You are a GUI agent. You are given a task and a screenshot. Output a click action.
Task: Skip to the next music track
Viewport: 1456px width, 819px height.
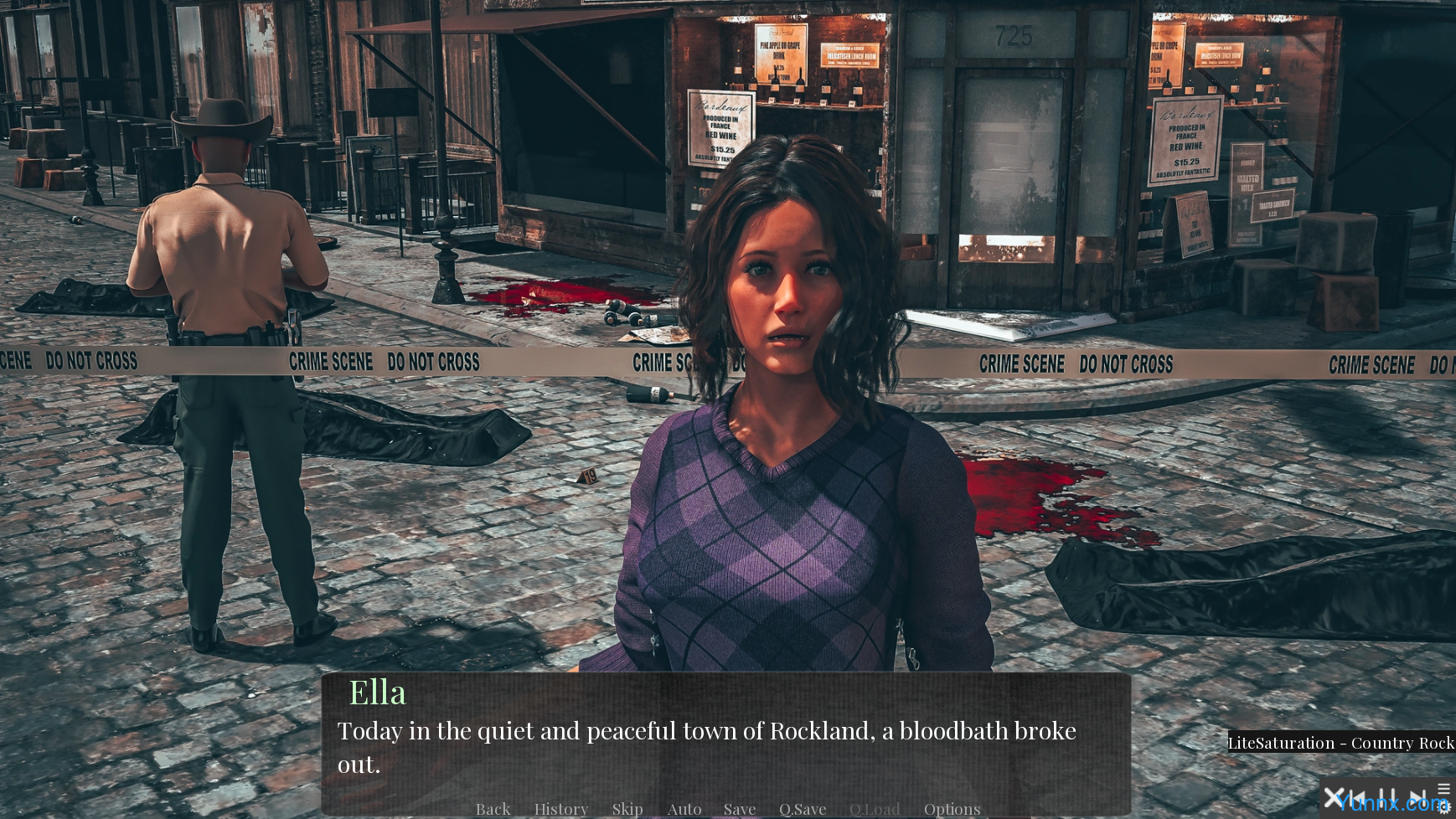1417,798
